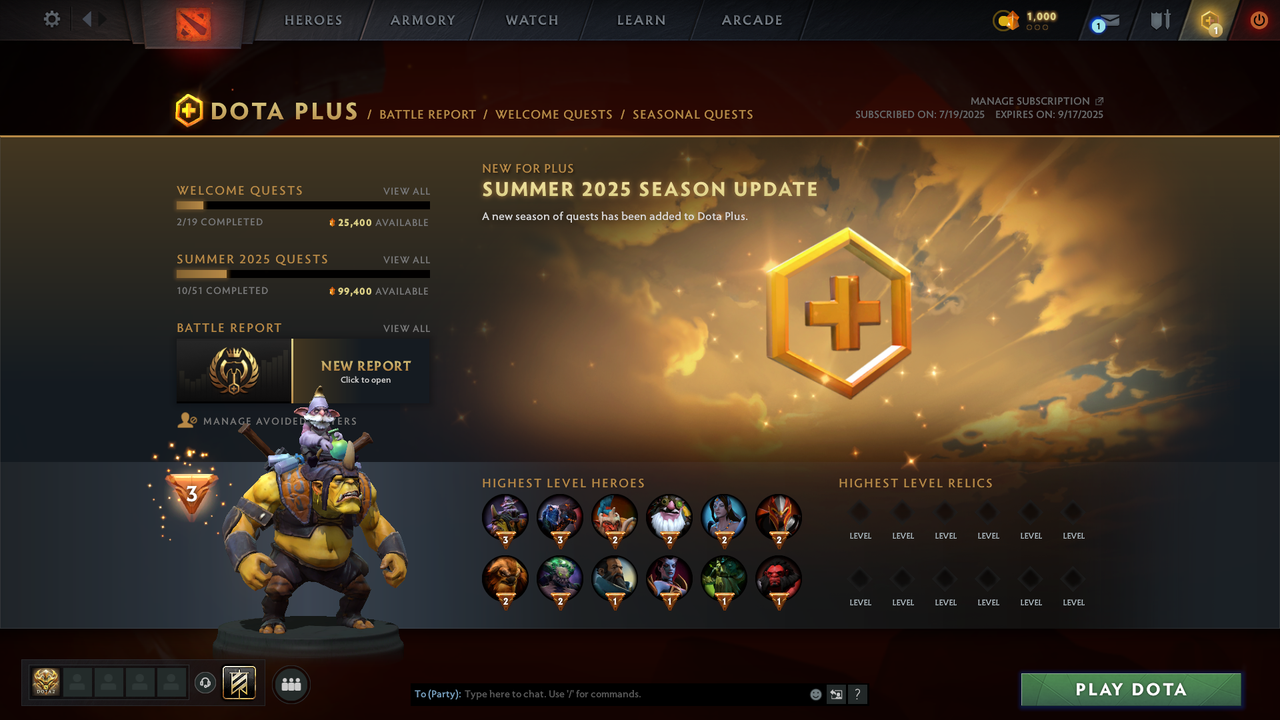Open the armory shield and sword icon
Viewport: 1280px width, 720px height.
[x=1159, y=19]
